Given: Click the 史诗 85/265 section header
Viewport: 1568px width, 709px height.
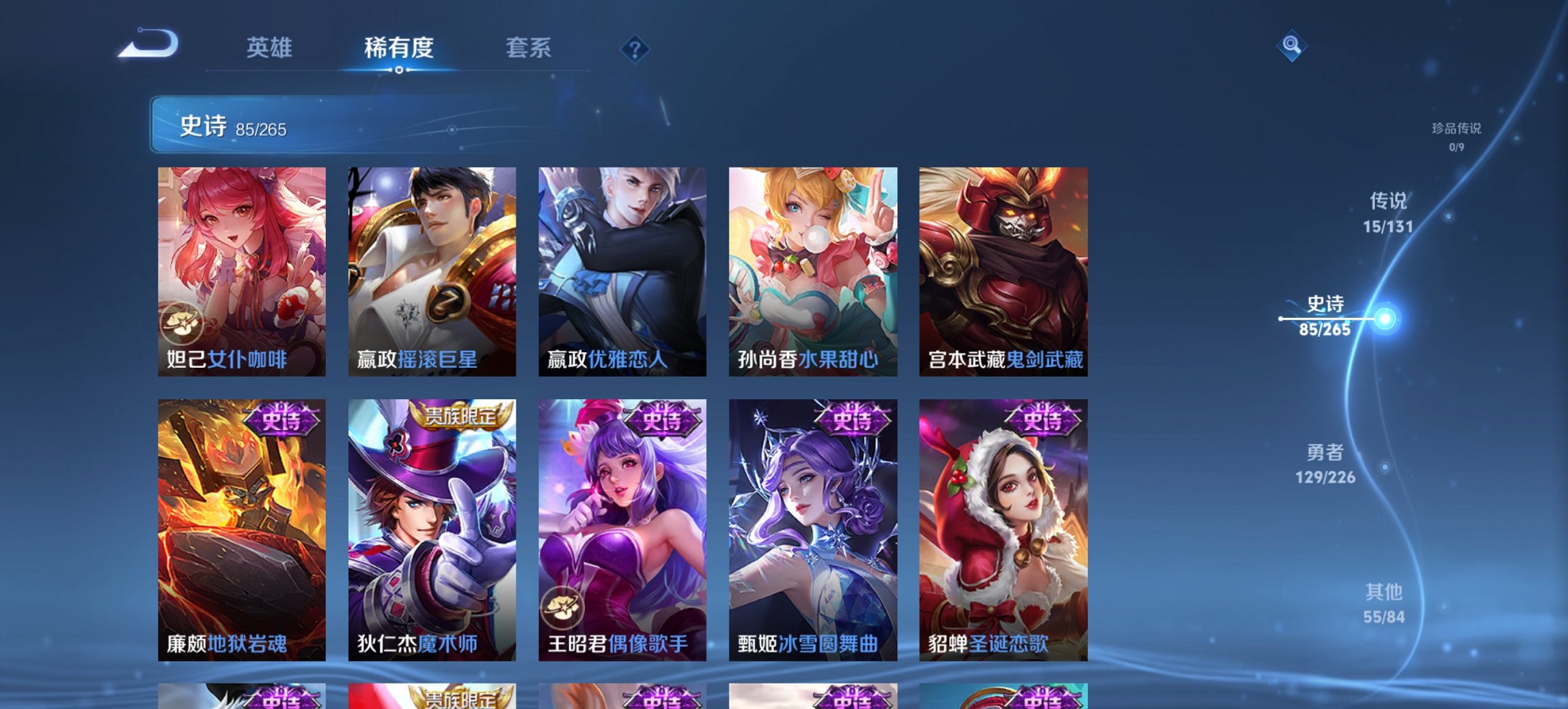Looking at the screenshot, I should click(x=232, y=126).
